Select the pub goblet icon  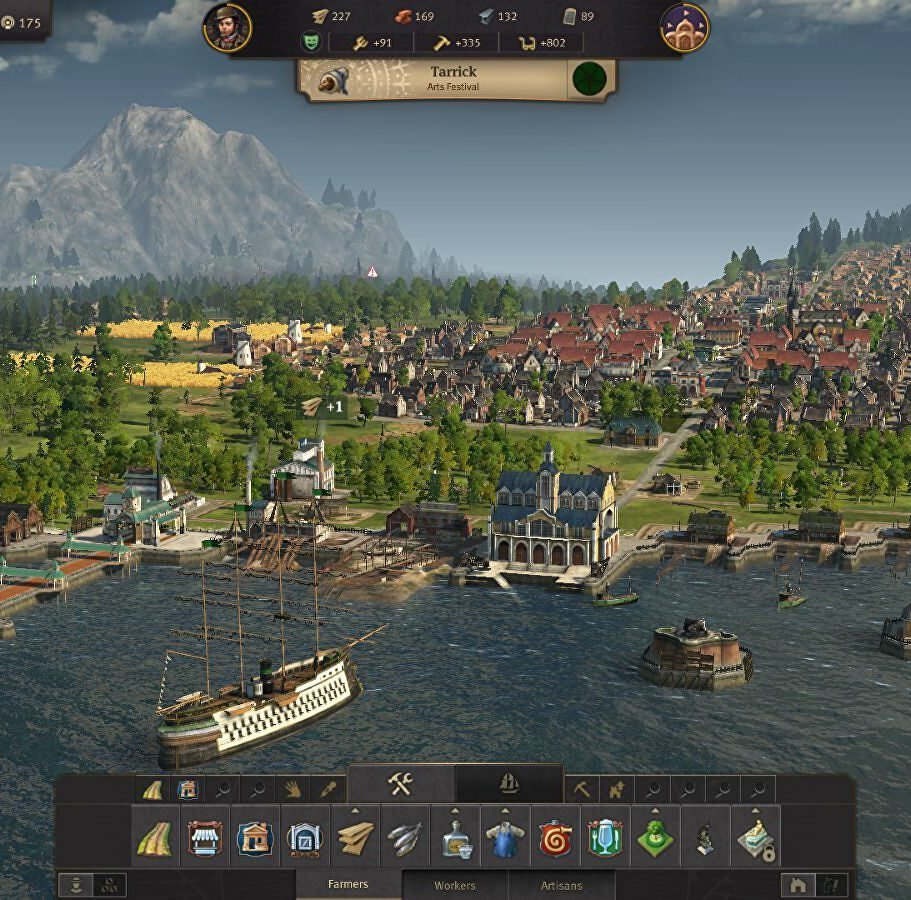pos(605,838)
